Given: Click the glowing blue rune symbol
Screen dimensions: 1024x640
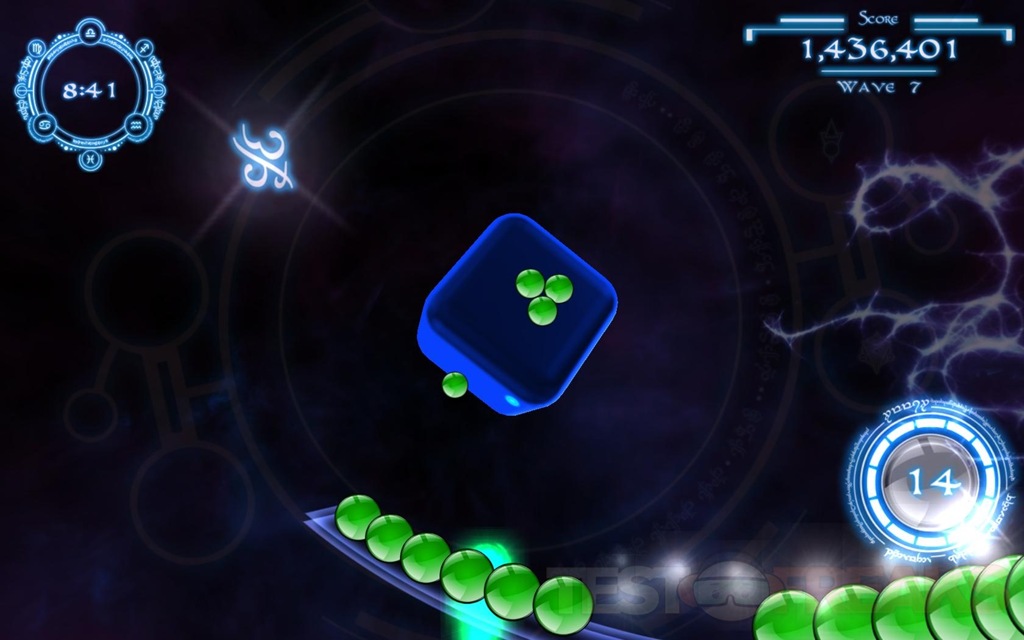Looking at the screenshot, I should click(262, 158).
